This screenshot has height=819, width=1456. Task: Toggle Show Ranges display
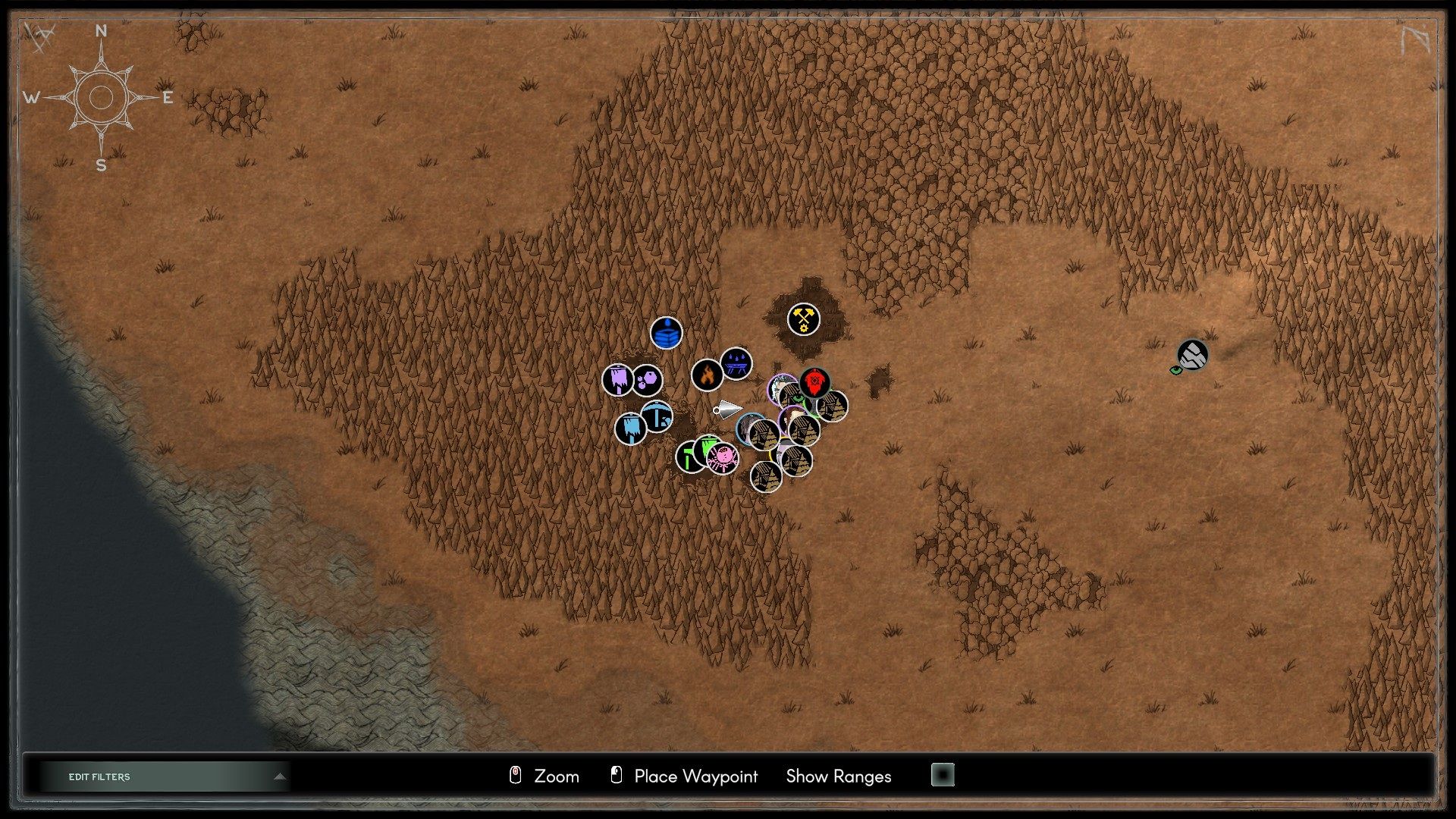tap(838, 777)
